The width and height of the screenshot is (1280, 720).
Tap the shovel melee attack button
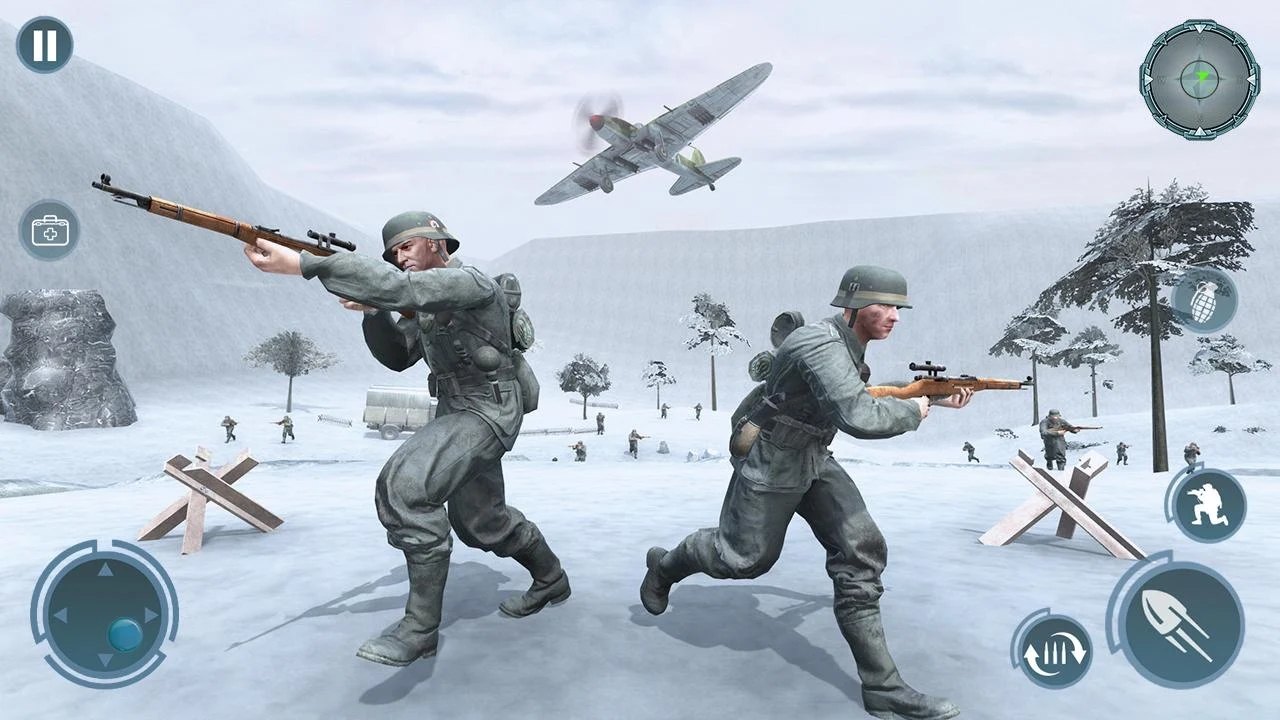coord(1185,624)
